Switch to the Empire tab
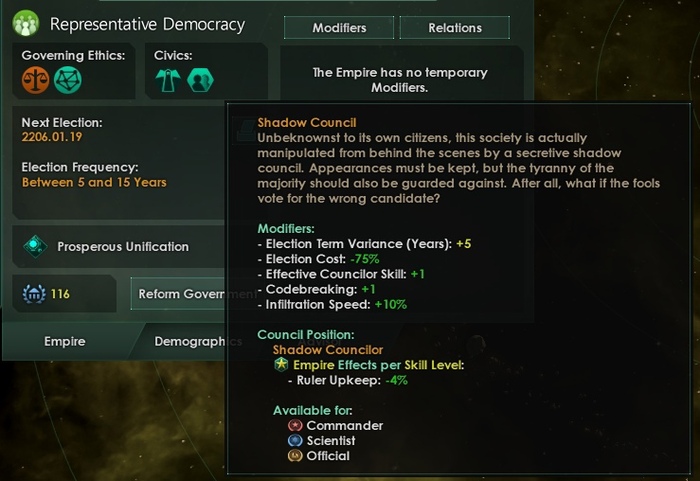Screen dimensions: 700x481 (x=65, y=341)
